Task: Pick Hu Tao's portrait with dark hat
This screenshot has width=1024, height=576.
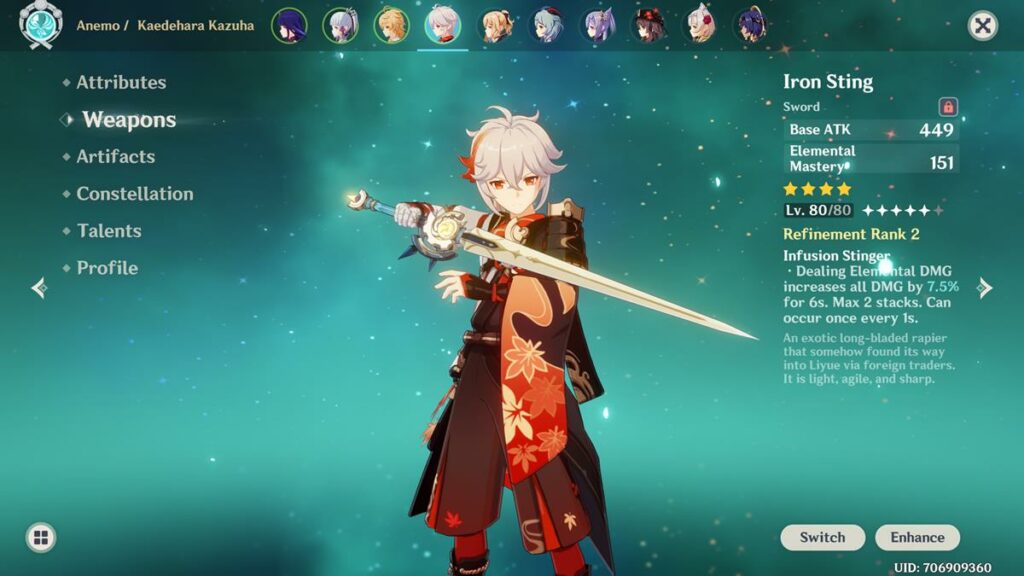Action: coord(649,25)
